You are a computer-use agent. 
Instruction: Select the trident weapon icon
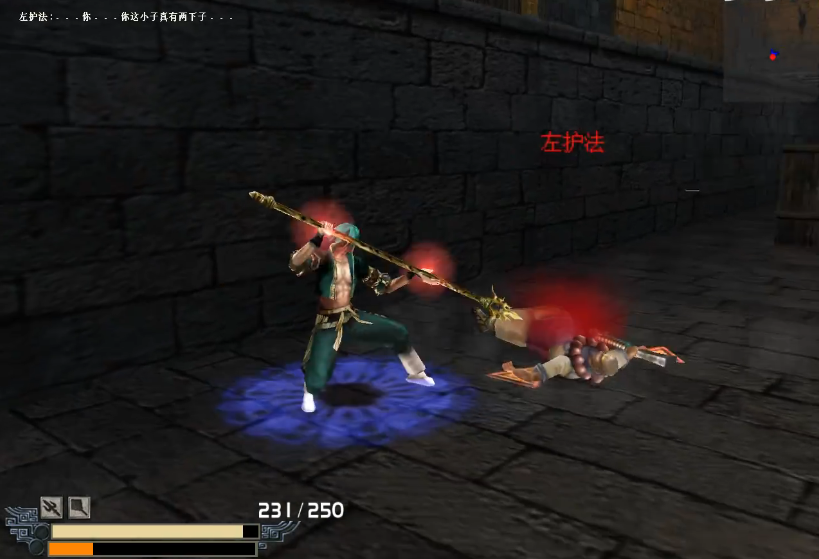51,508
